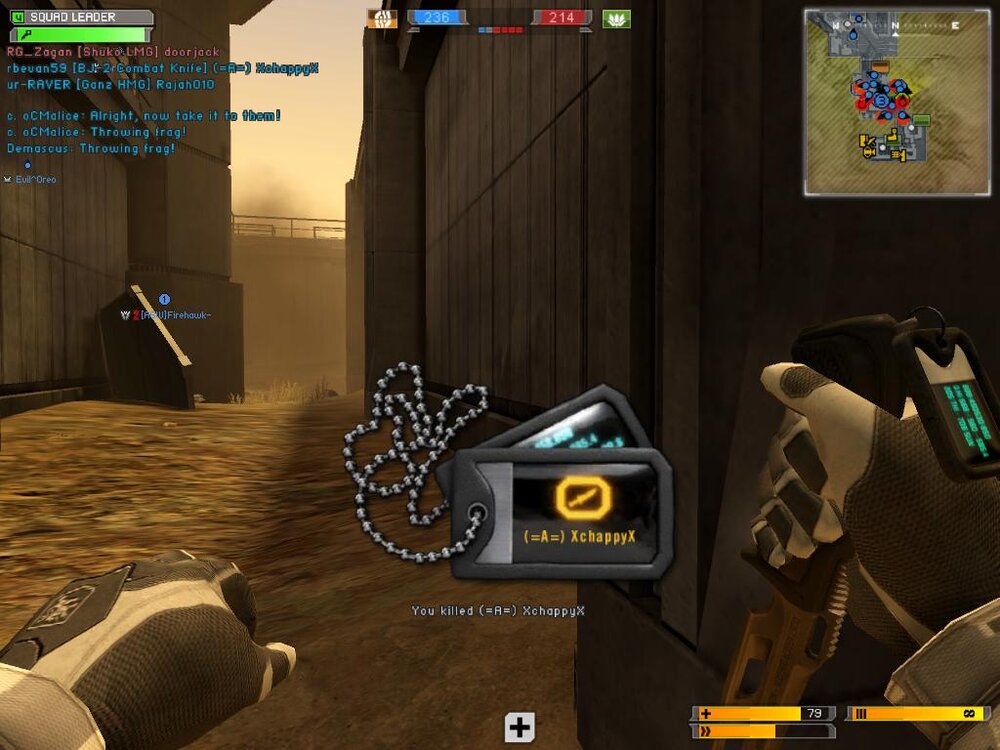The height and width of the screenshot is (750, 1000).
Task: Open the minimap in the corner
Action: [x=896, y=102]
